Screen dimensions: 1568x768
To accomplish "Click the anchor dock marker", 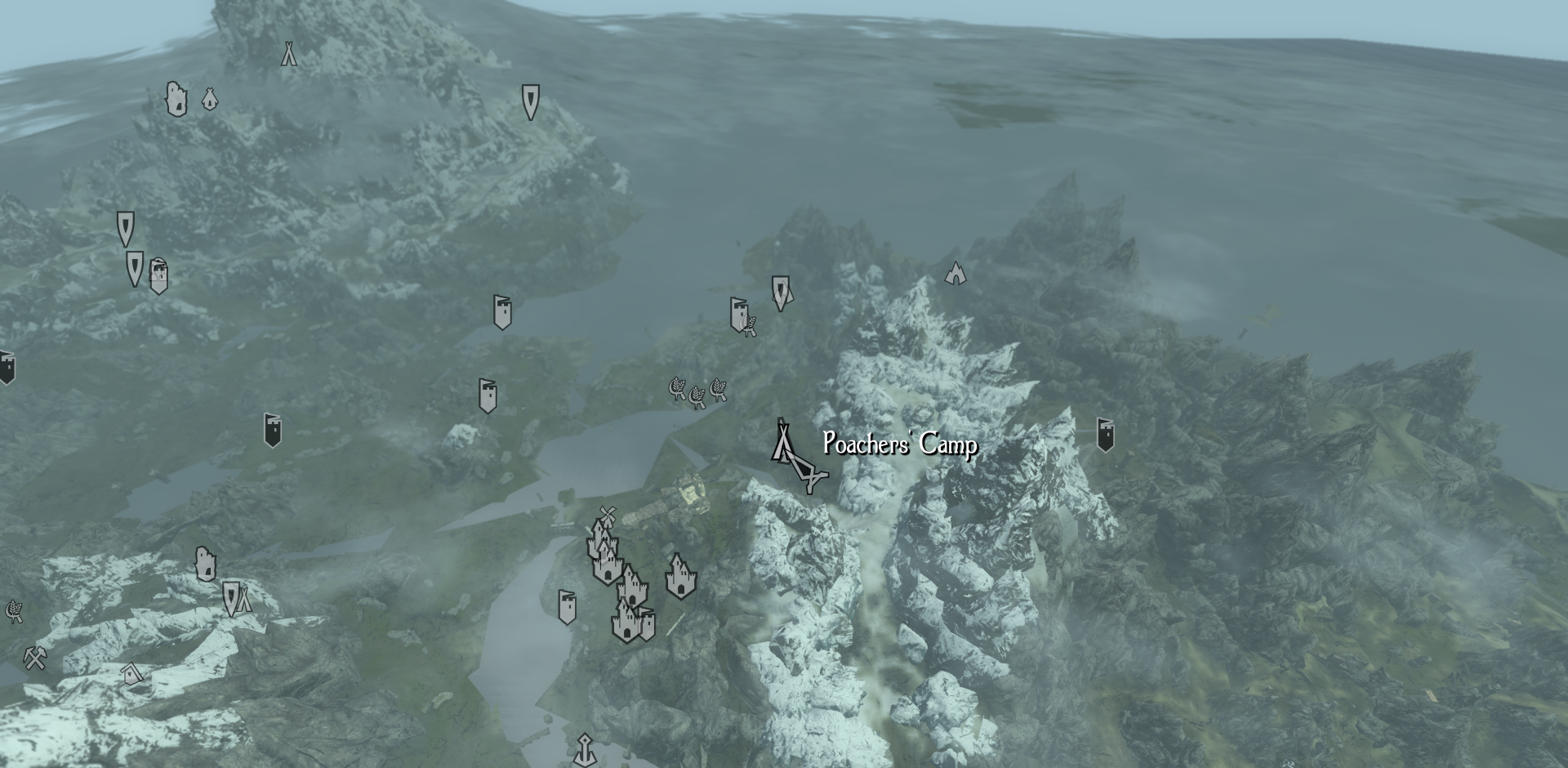I will pyautogui.click(x=585, y=749).
